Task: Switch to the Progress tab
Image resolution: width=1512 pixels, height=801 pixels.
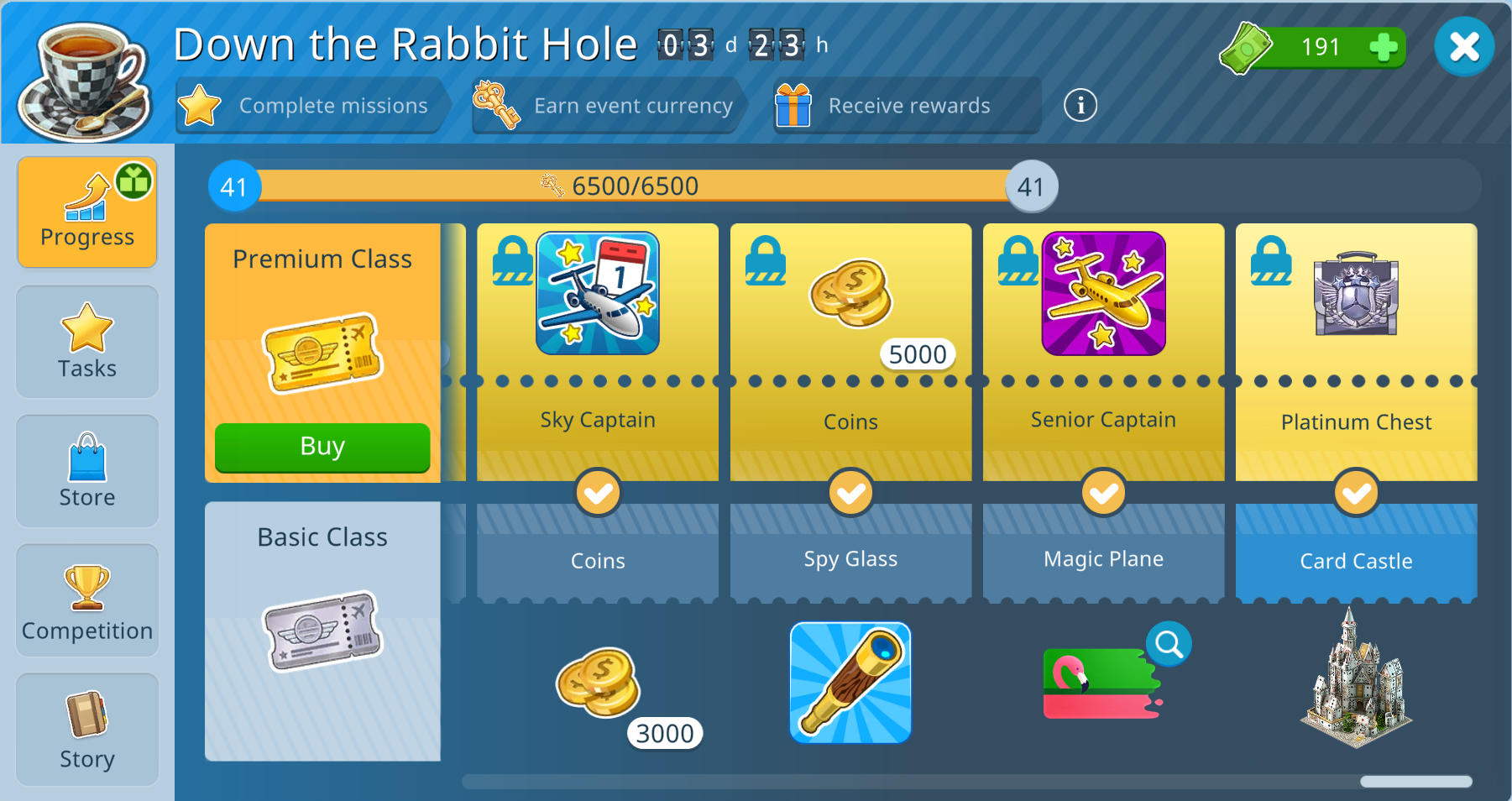Action: point(87,212)
